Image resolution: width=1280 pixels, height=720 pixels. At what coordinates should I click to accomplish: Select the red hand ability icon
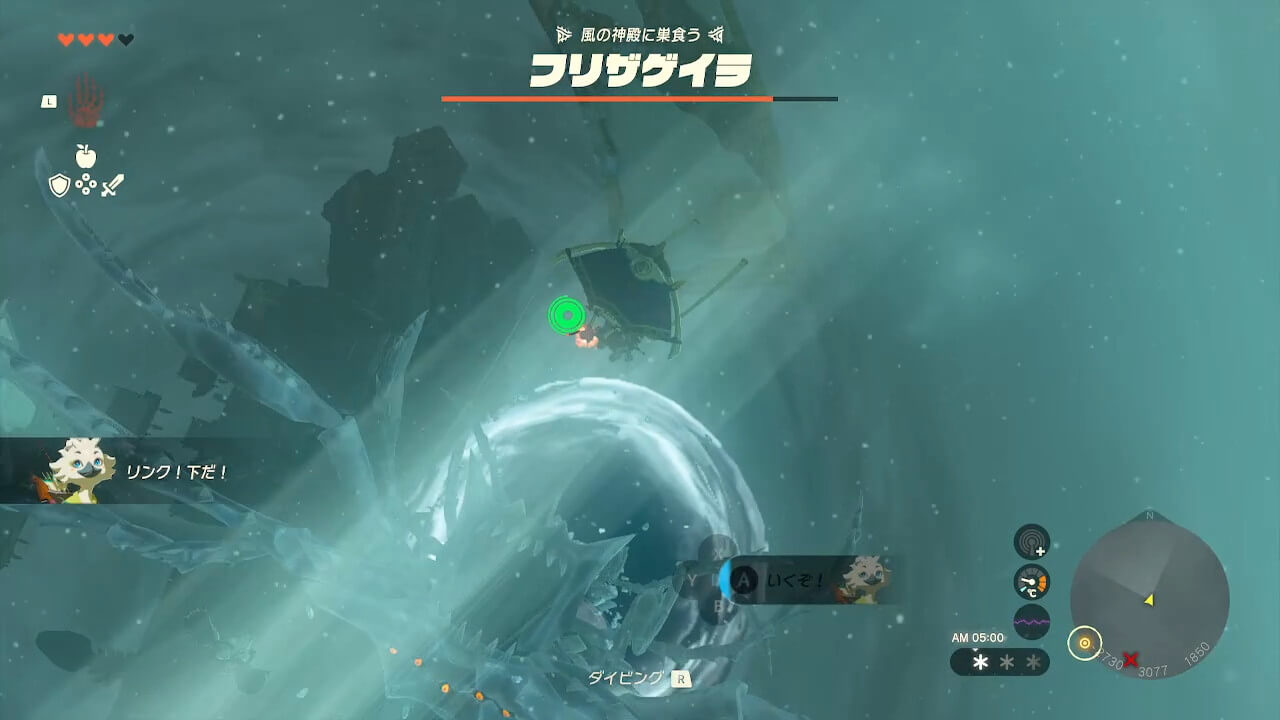(86, 101)
